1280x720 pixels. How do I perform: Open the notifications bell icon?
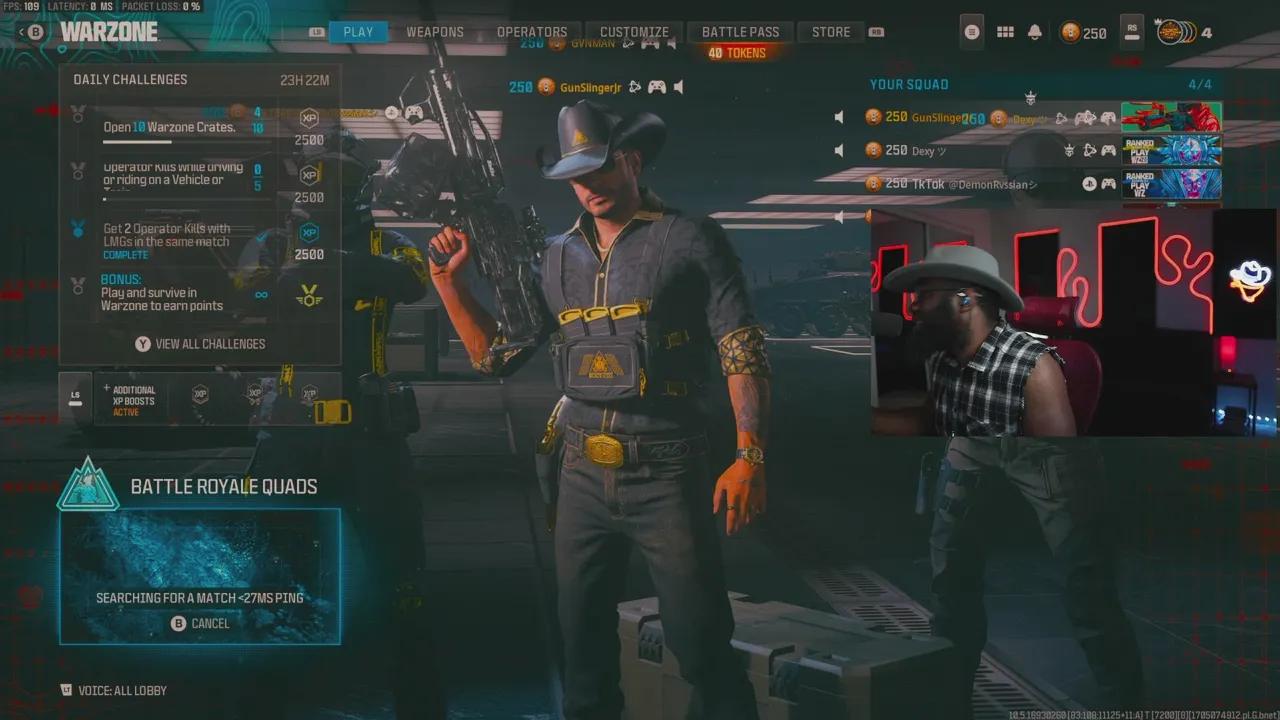tap(1034, 32)
